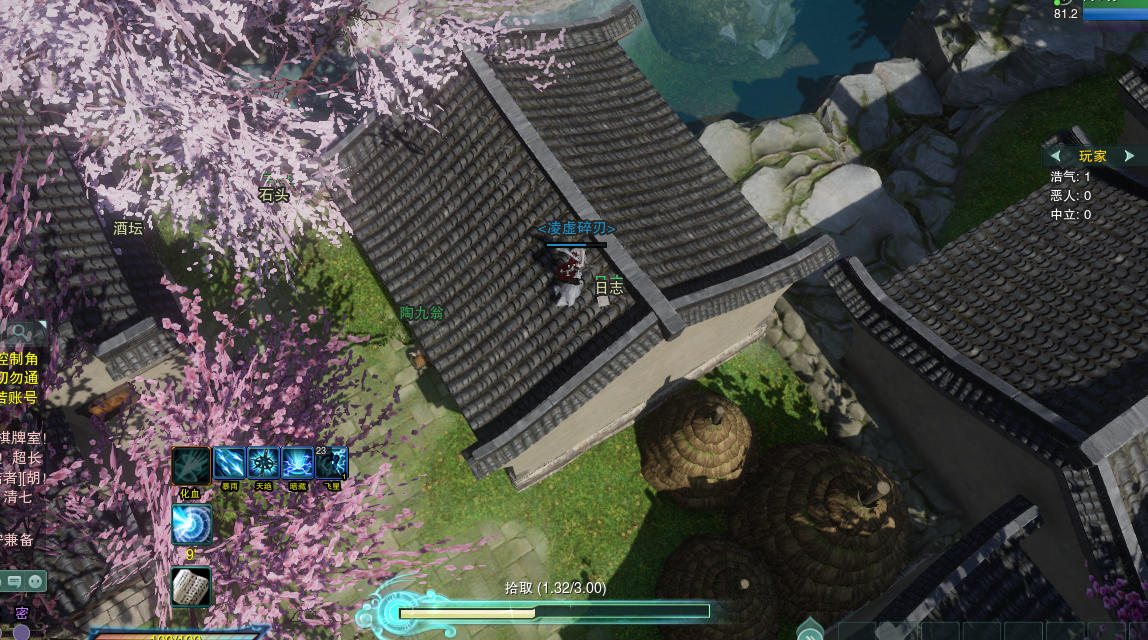Click the chat speech bubble button

[12, 580]
